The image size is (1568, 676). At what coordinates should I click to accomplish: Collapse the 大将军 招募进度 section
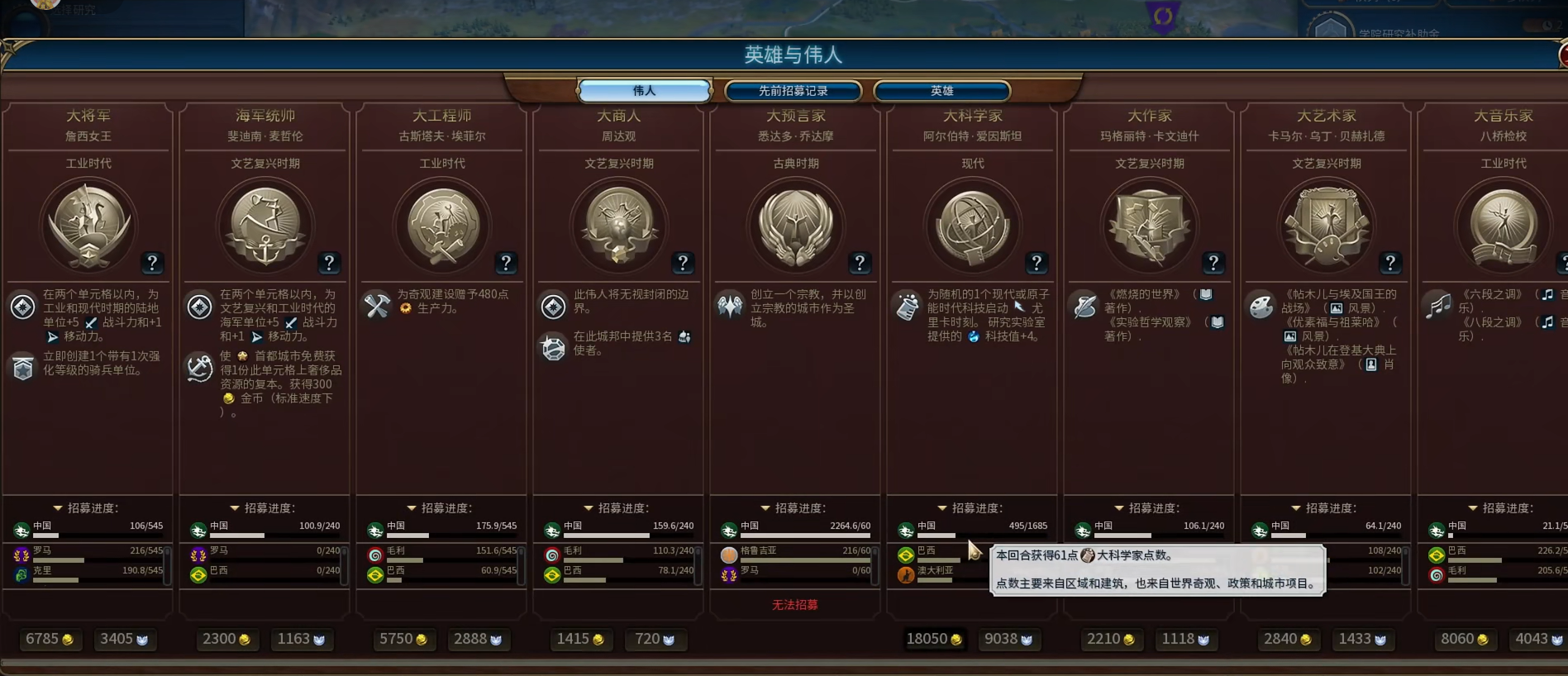pyautogui.click(x=57, y=507)
